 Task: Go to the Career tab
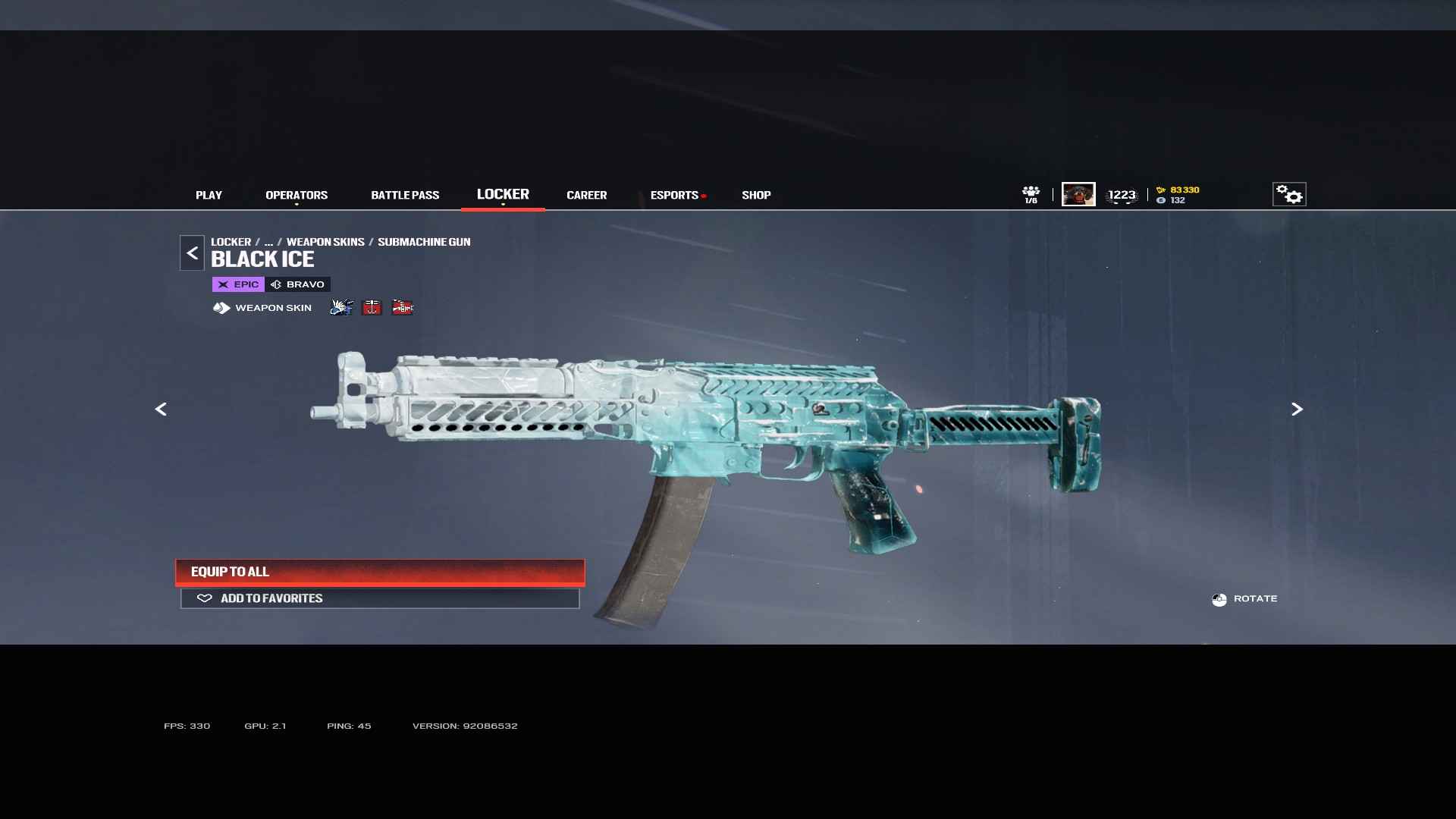point(586,195)
